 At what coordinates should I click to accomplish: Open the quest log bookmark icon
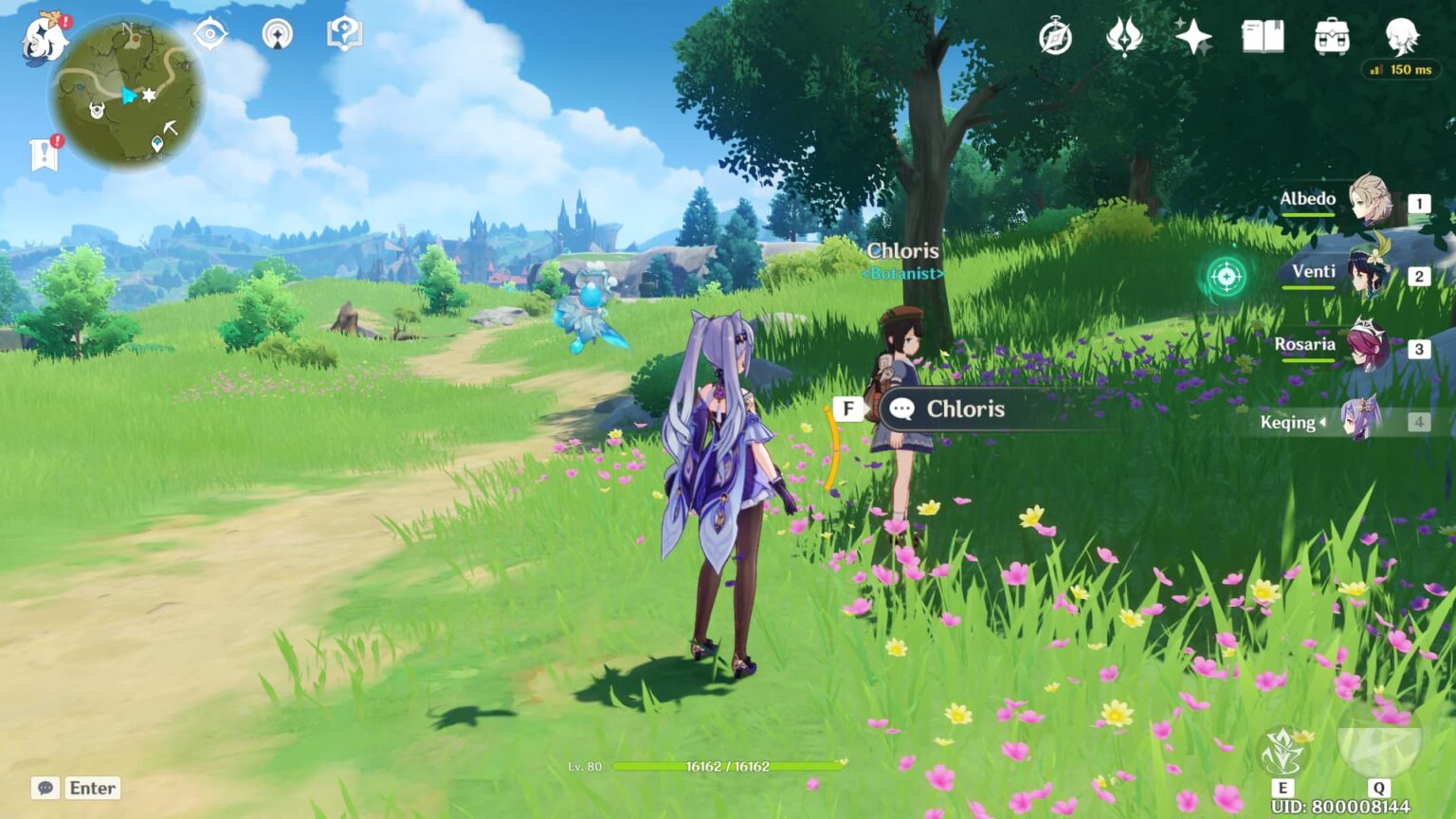pyautogui.click(x=44, y=154)
